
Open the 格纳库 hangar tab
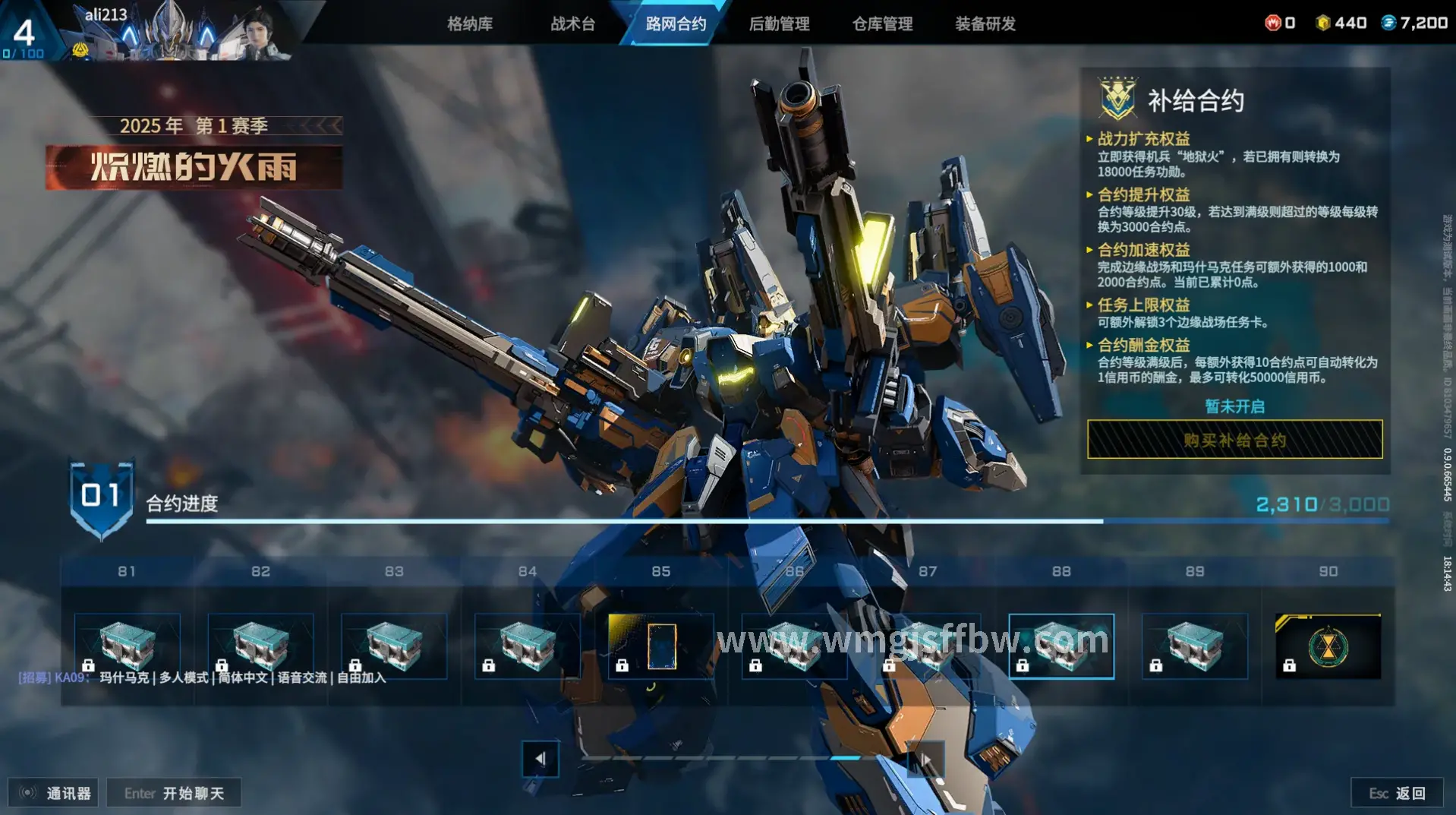(470, 24)
